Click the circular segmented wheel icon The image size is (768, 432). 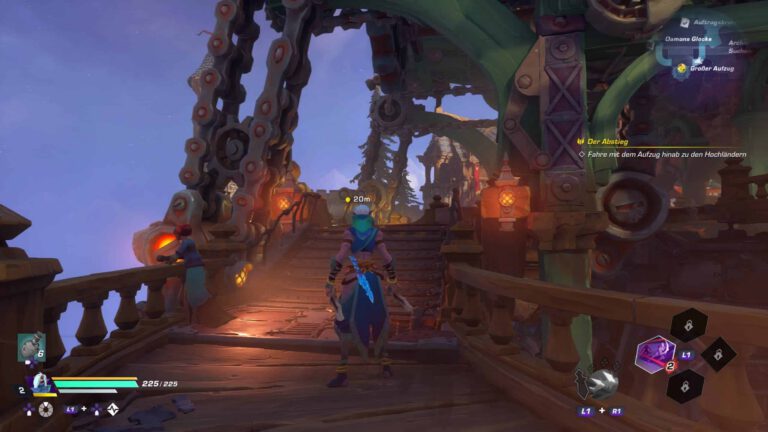pyautogui.click(x=46, y=409)
